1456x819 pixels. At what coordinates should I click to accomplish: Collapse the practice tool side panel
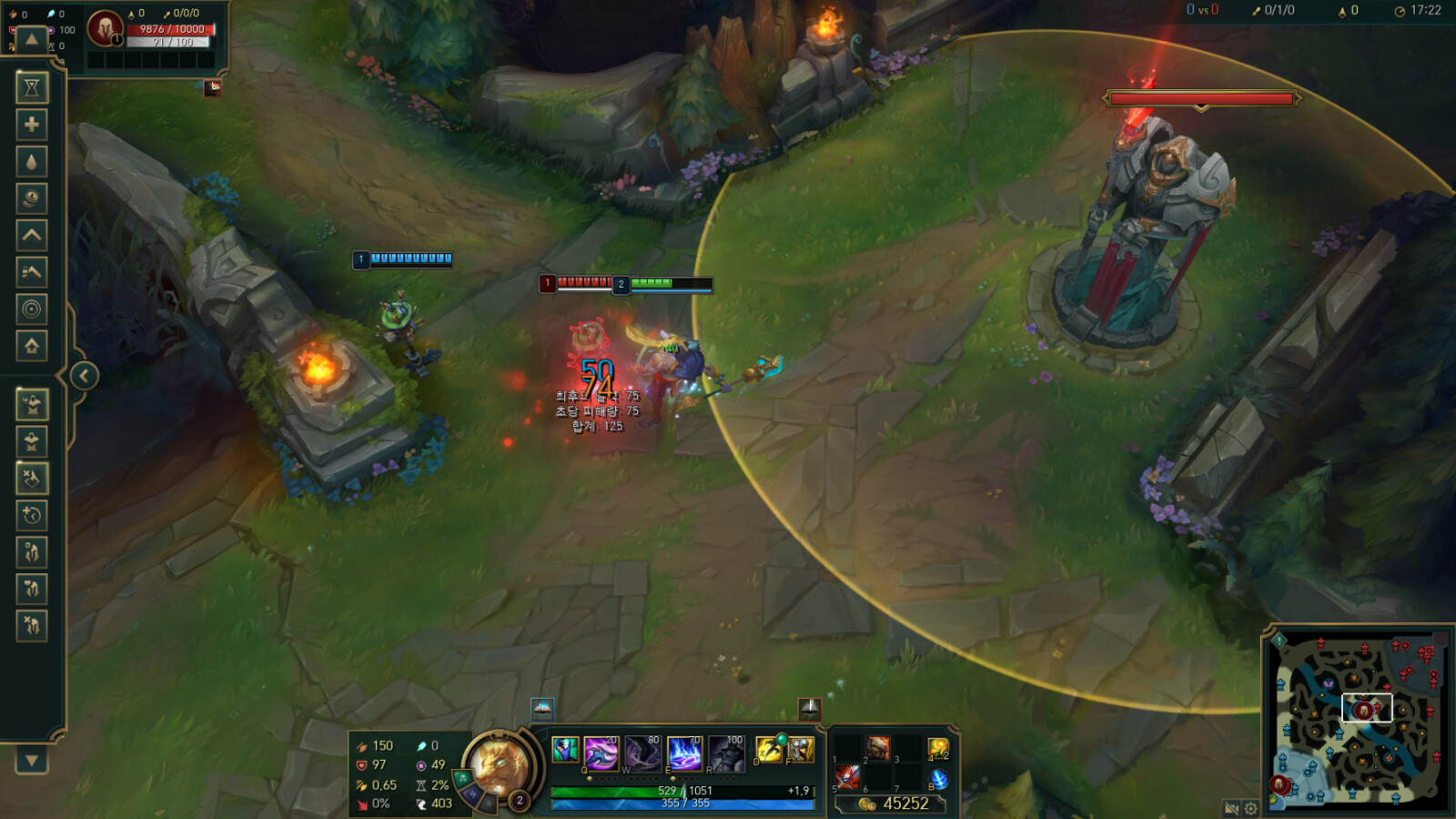coord(84,376)
